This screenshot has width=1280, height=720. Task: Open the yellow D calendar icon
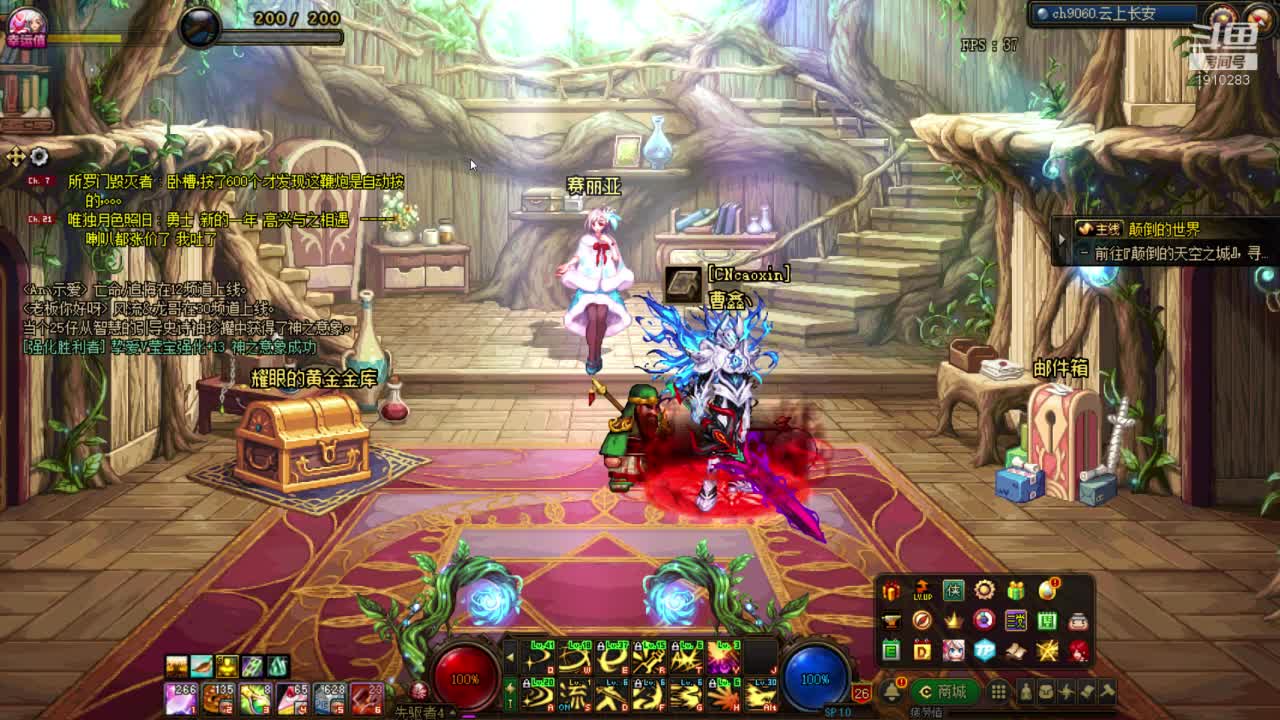coord(922,651)
